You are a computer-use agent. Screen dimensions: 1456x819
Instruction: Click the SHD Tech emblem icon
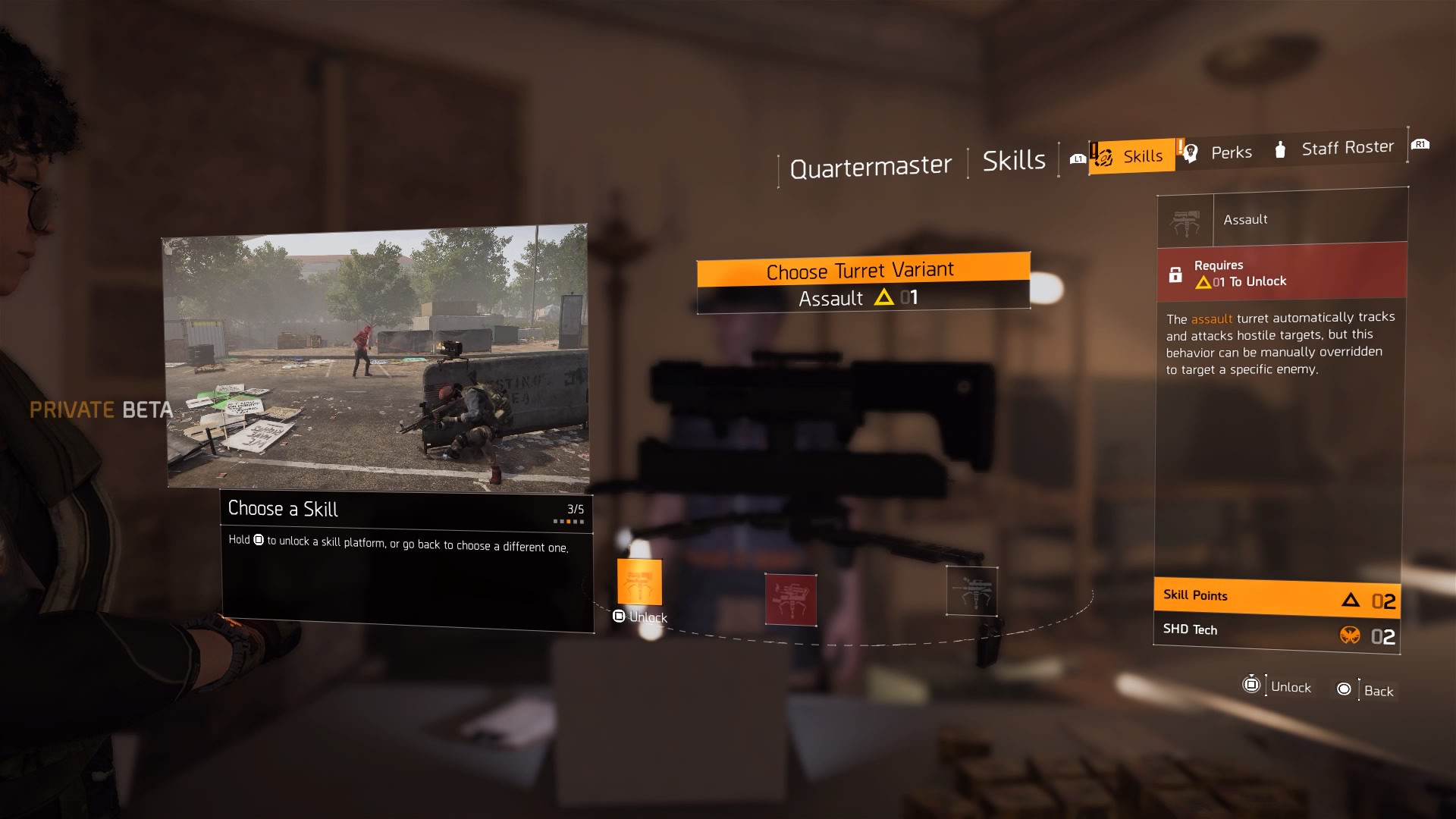point(1351,637)
